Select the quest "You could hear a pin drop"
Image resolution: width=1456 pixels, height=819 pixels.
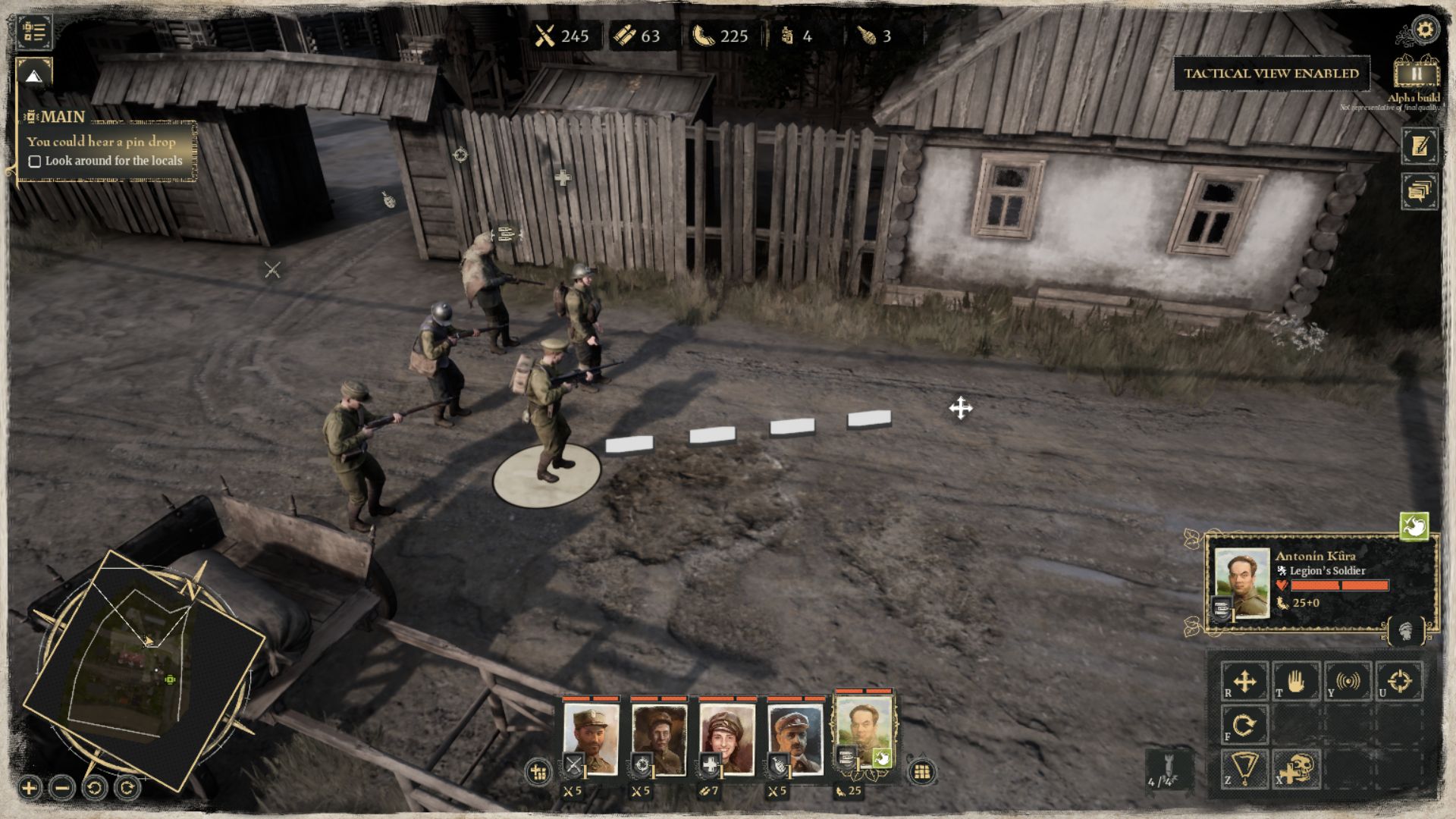pos(101,141)
